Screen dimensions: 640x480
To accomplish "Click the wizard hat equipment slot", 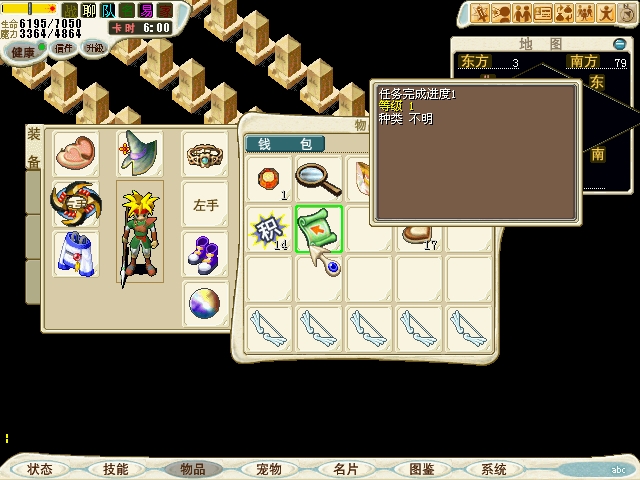I will 139,155.
